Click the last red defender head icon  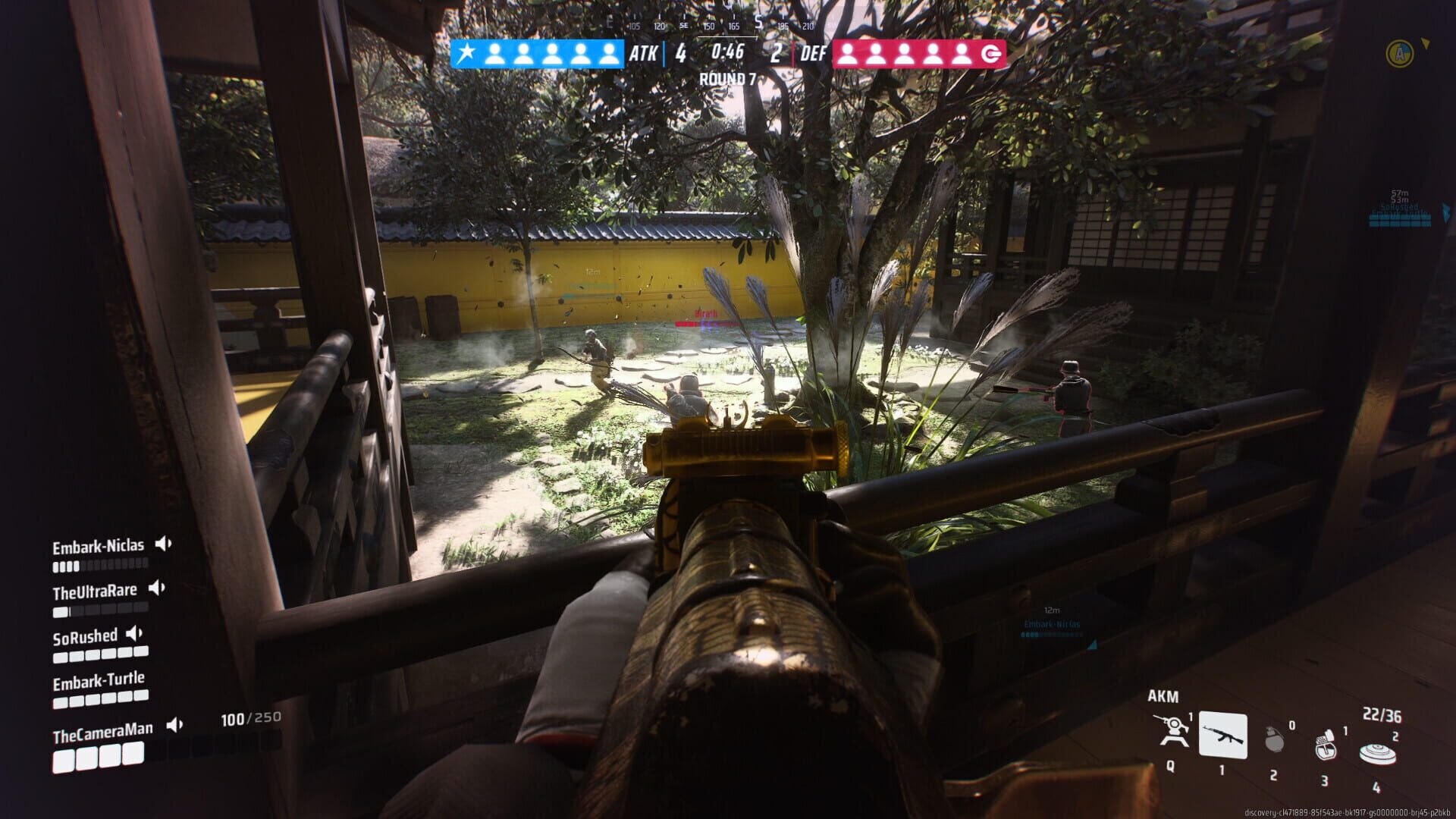point(959,53)
